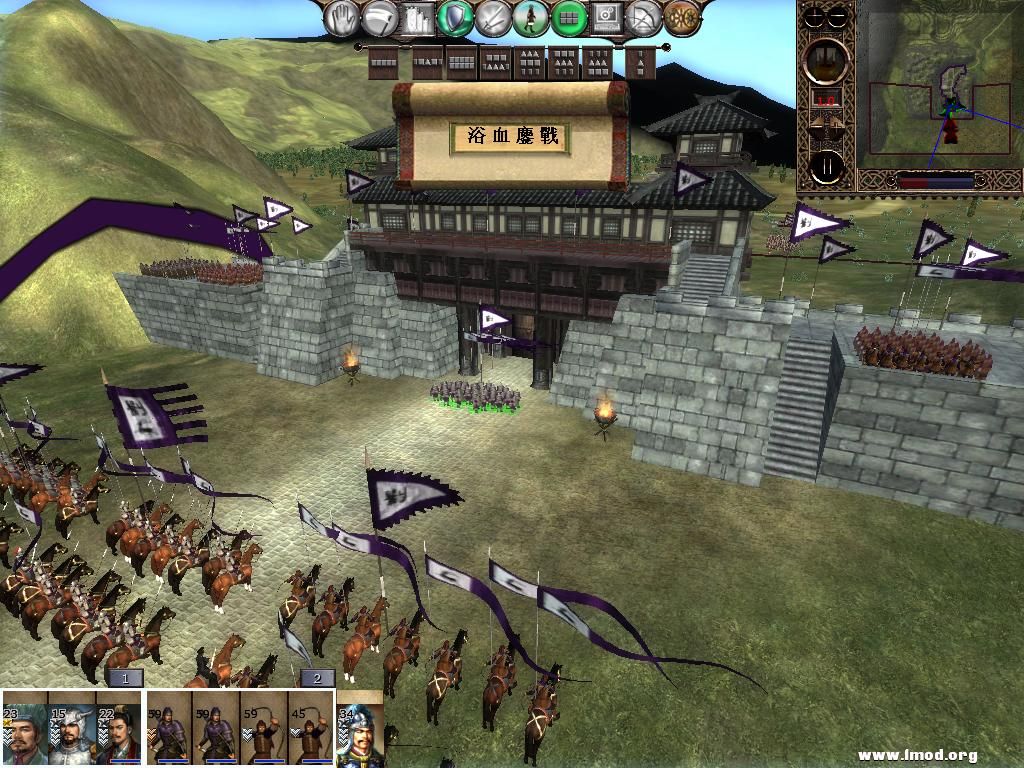Click the halt hand command button
1024x768 pixels.
tap(344, 17)
